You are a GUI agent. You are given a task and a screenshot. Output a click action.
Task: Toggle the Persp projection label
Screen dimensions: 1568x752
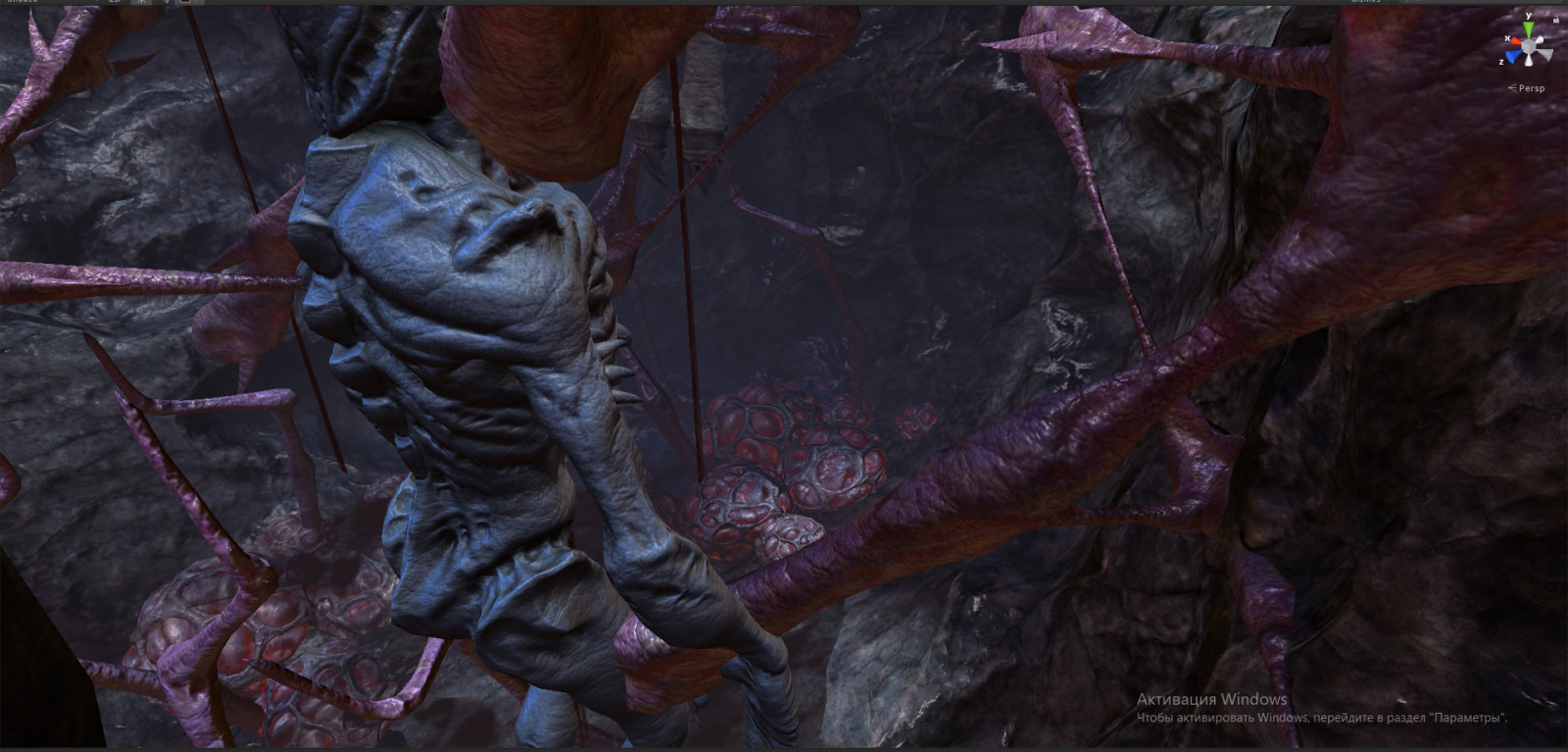(x=1531, y=88)
